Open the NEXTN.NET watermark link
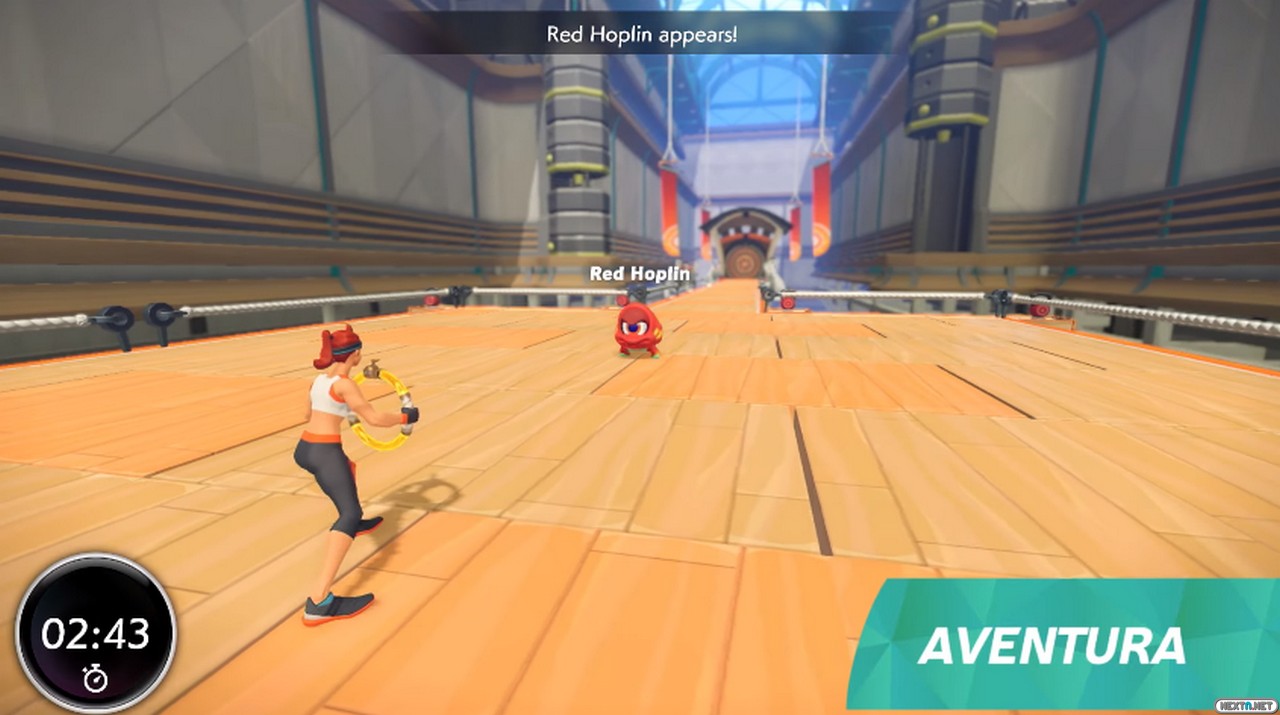1280x715 pixels. 1245,706
